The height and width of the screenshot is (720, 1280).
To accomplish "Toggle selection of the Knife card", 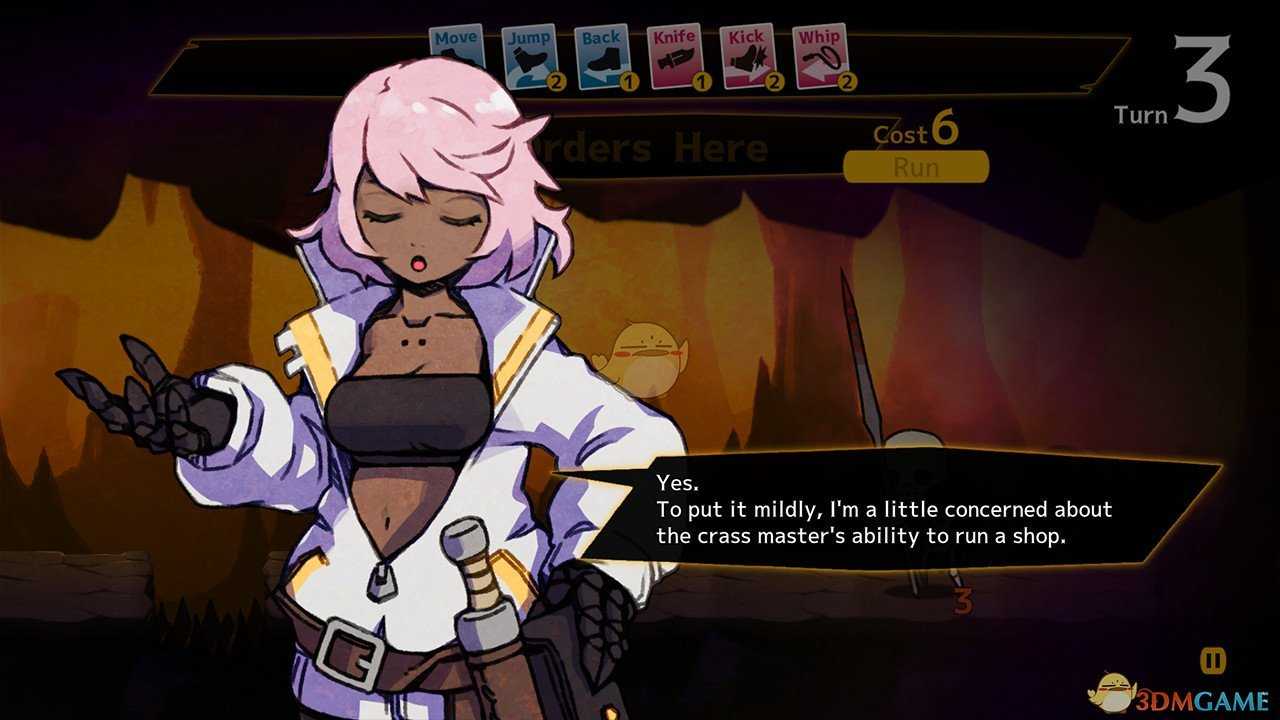I will click(674, 55).
